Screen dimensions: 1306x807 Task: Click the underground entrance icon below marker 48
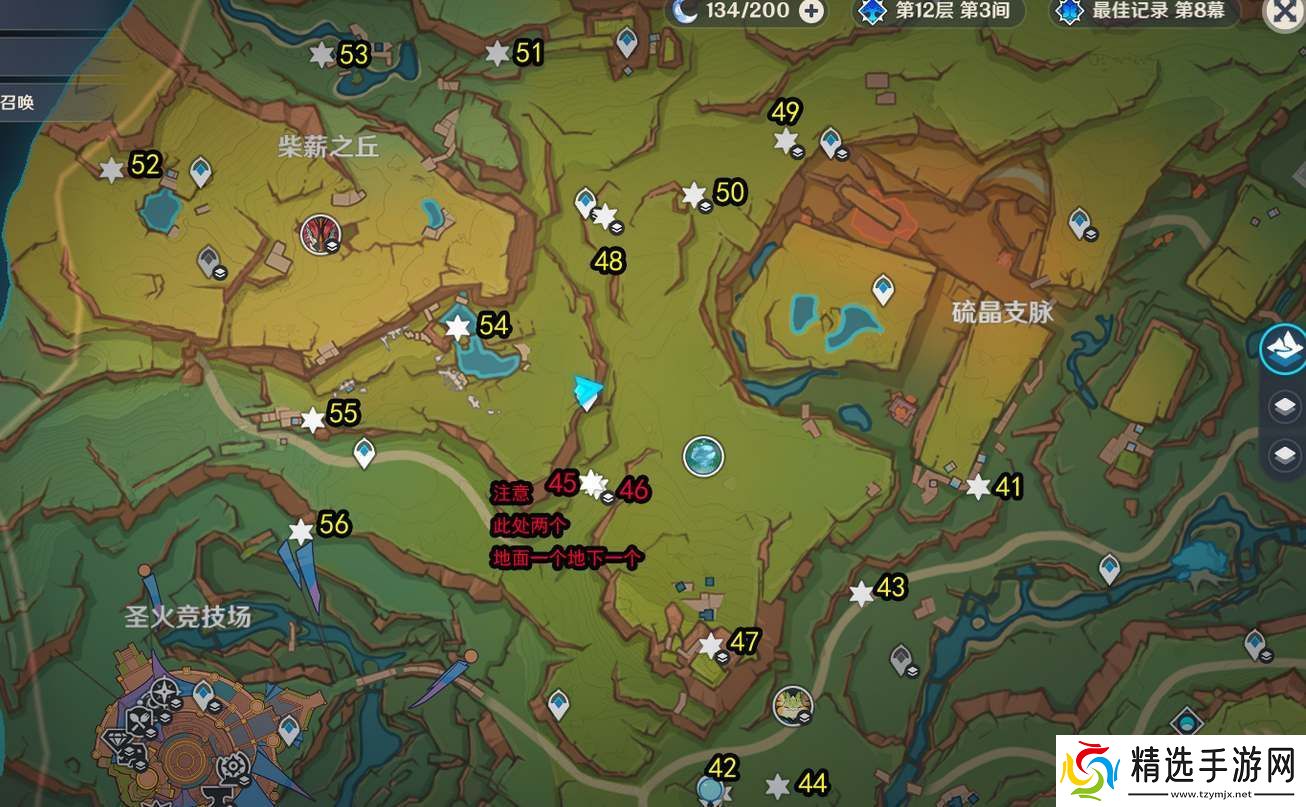coord(617,226)
